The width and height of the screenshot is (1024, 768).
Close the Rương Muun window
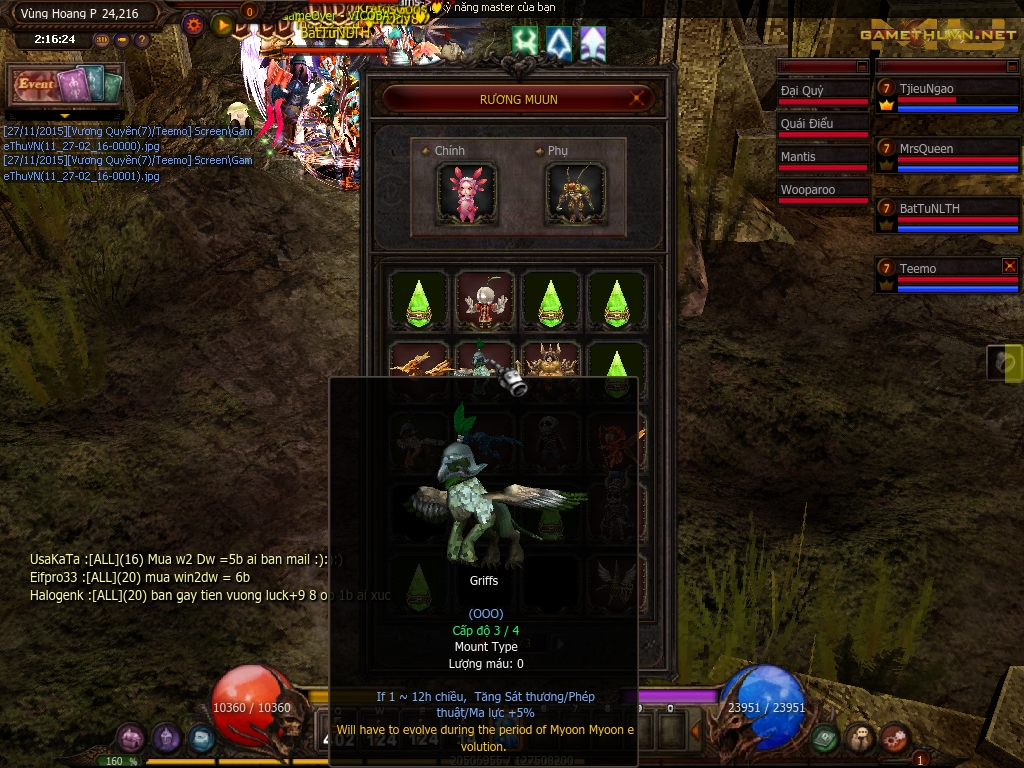click(637, 99)
